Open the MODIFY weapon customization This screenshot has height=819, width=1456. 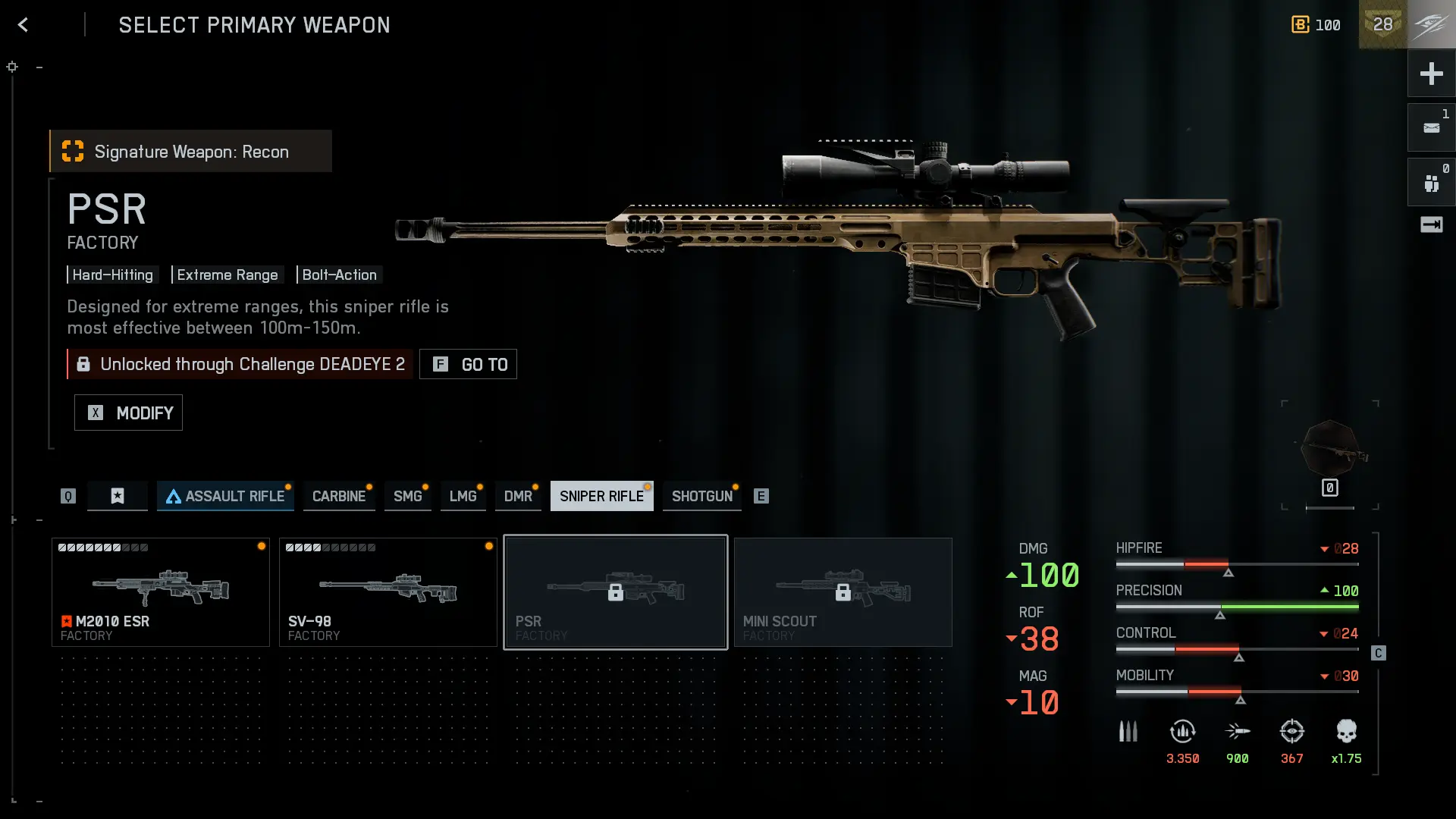128,413
